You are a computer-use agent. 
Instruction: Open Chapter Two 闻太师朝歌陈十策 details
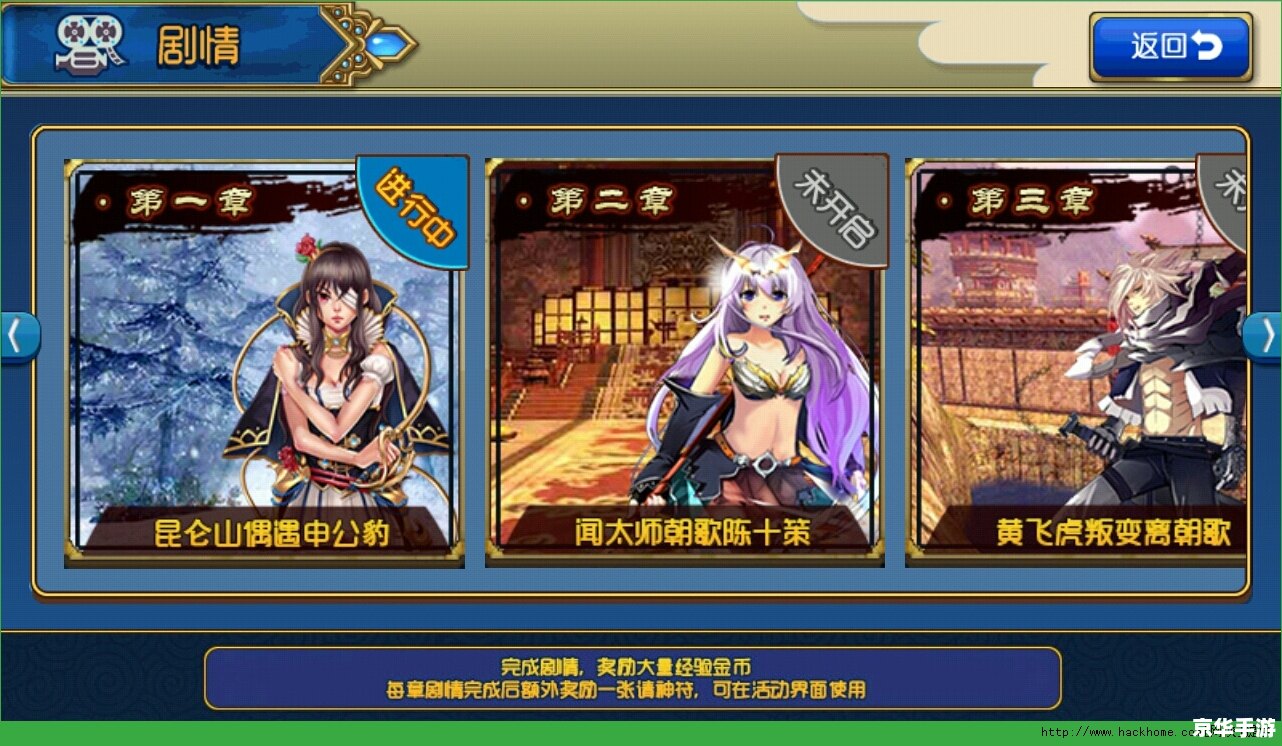(x=685, y=370)
